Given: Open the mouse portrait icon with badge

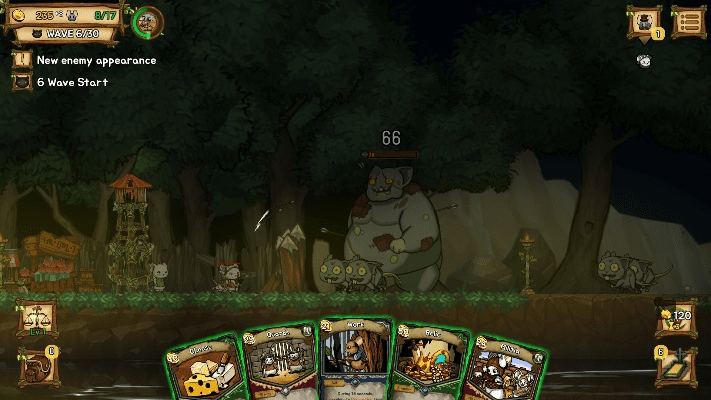Looking at the screenshot, I should pyautogui.click(x=645, y=22).
